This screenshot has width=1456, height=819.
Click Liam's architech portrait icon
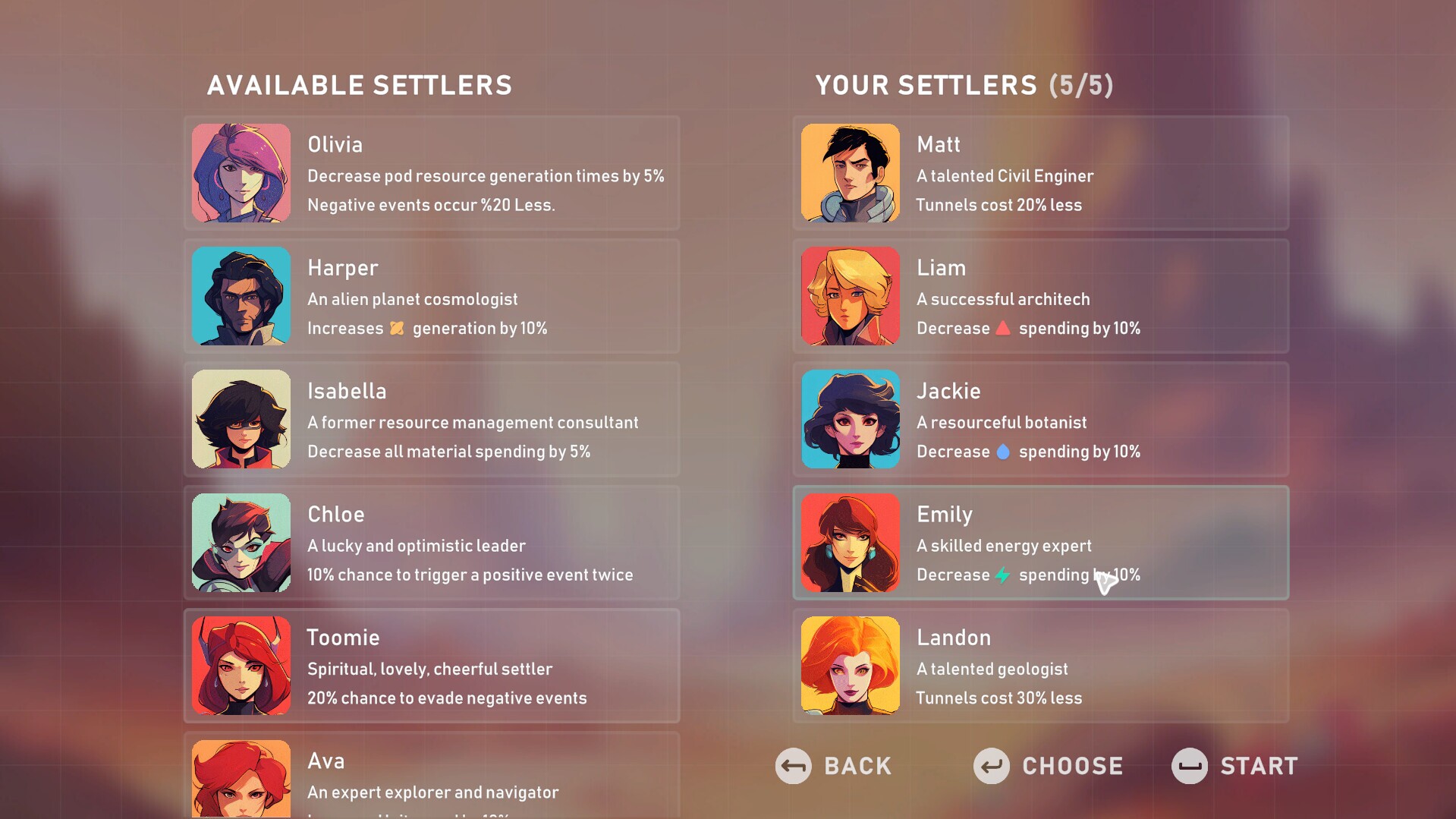click(850, 296)
